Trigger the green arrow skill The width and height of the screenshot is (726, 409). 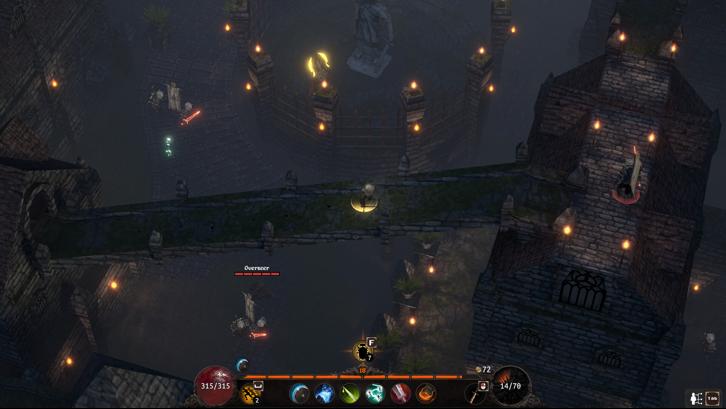click(x=350, y=393)
